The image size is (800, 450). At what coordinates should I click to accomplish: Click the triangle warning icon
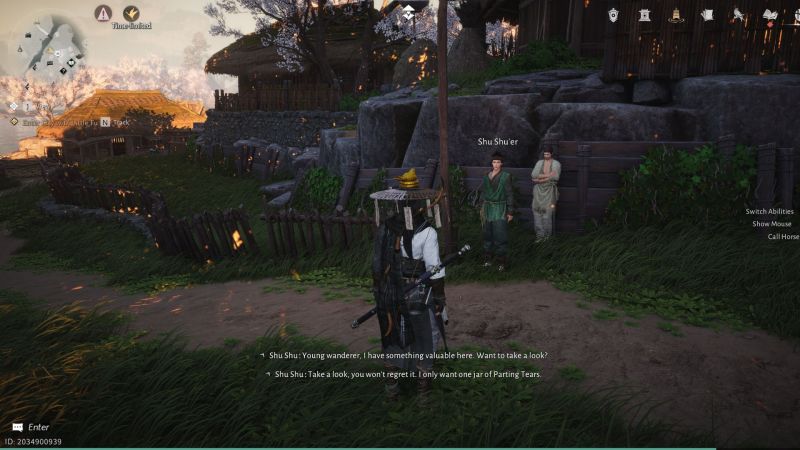coord(103,13)
